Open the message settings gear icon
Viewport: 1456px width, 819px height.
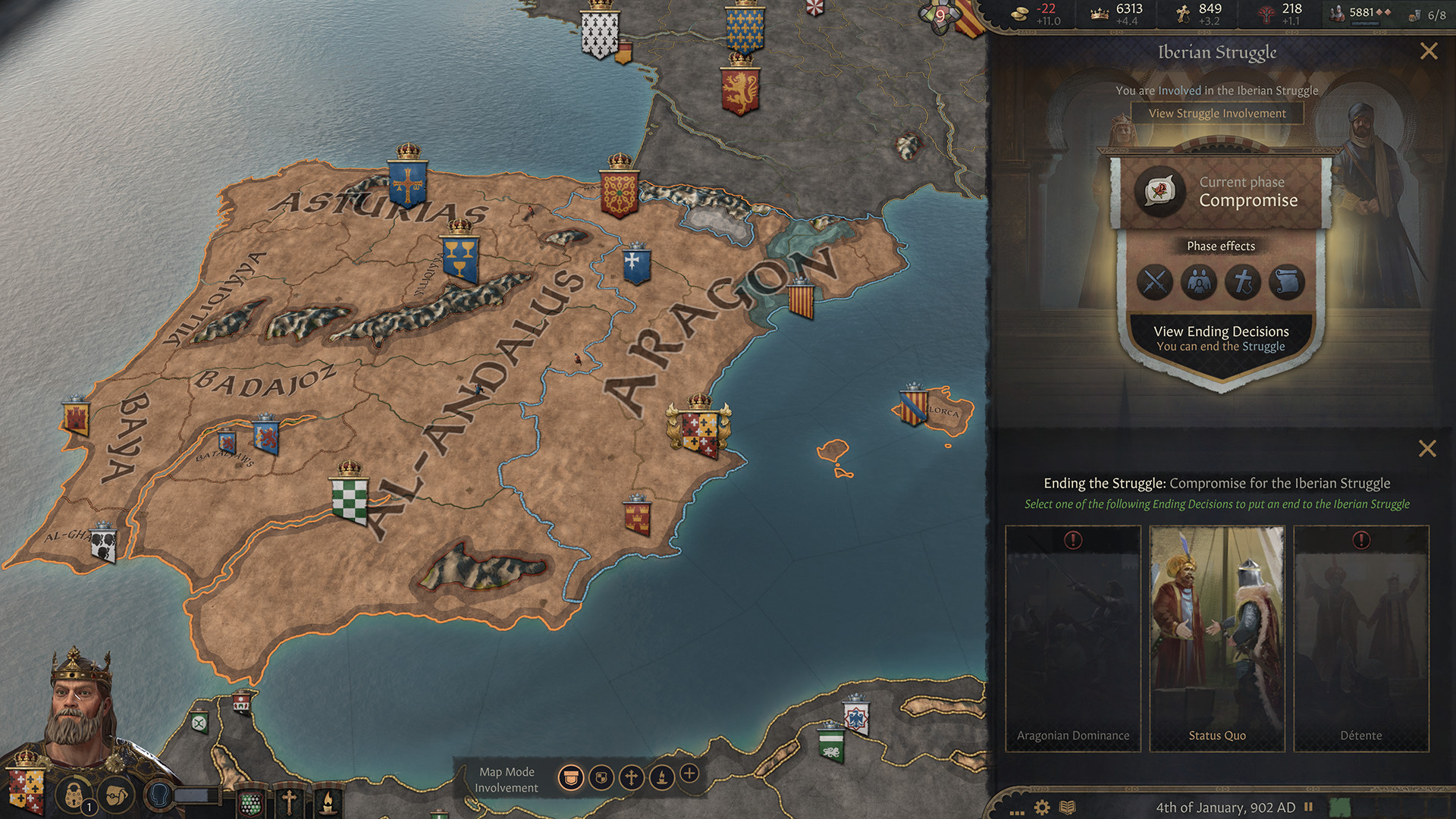click(x=1041, y=807)
